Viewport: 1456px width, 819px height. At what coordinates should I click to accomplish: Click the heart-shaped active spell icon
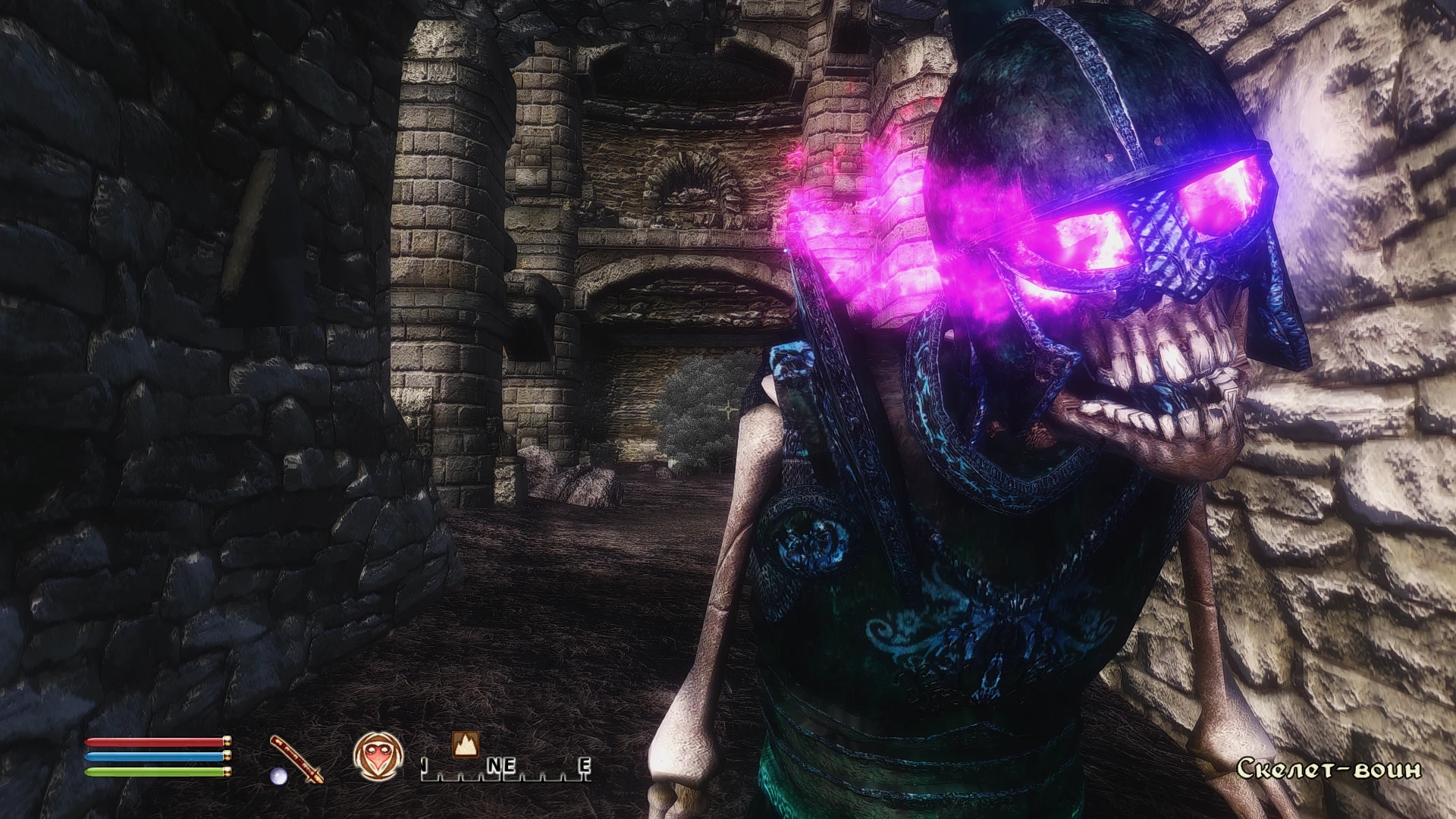coord(377,758)
